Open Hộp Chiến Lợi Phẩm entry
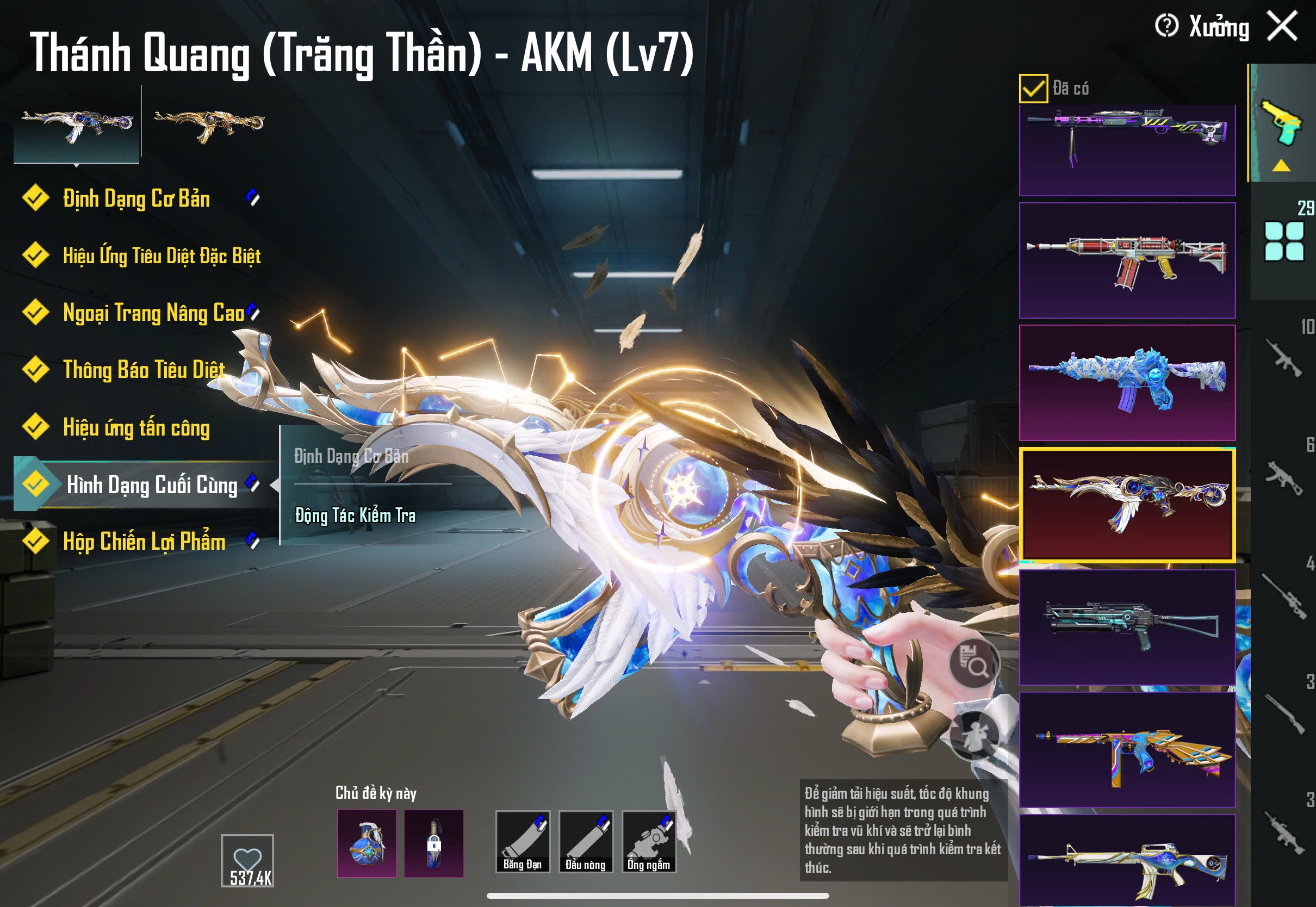Viewport: 1316px width, 907px height. (144, 542)
